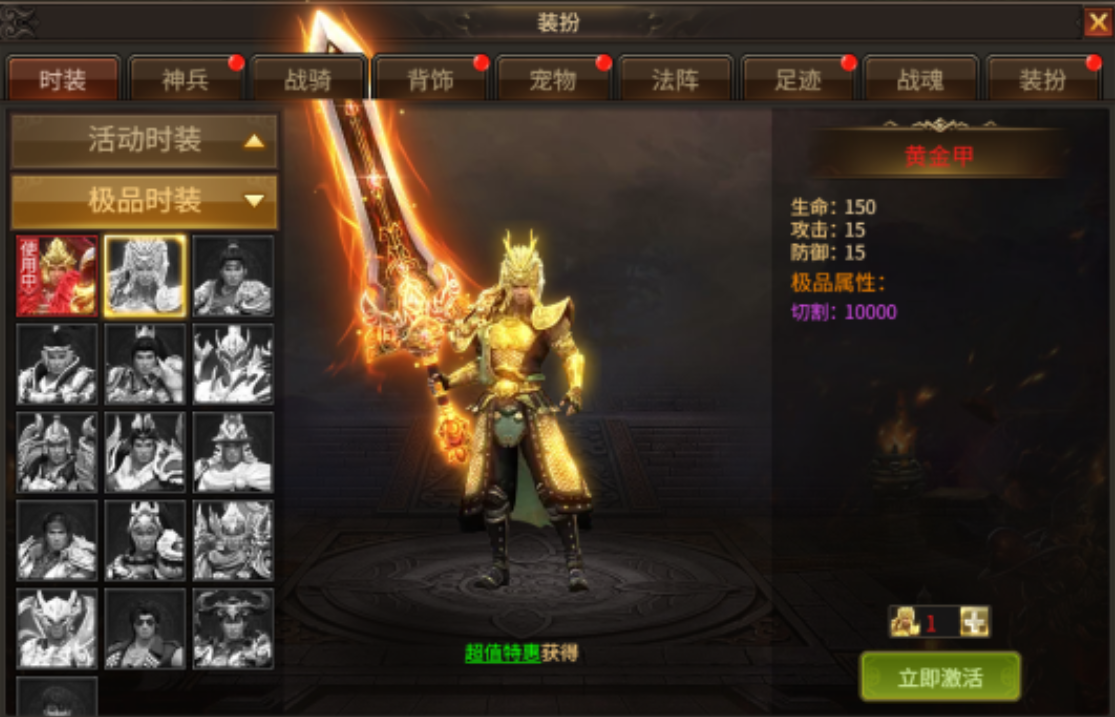This screenshot has height=717, width=1115.
Task: Switch to the 足迹 tab
Action: tap(798, 80)
